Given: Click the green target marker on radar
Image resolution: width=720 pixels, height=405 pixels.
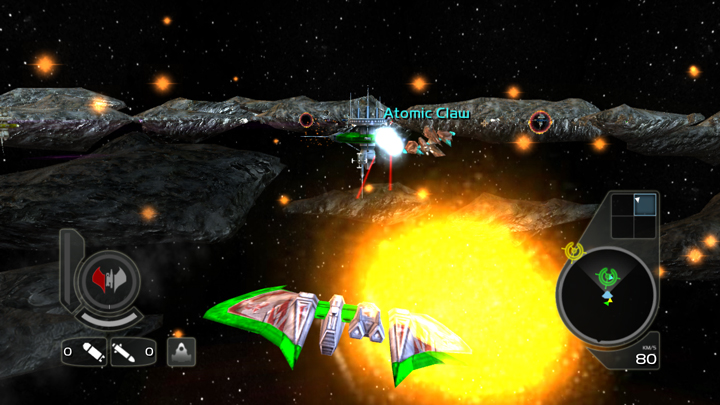Looking at the screenshot, I should 606,276.
